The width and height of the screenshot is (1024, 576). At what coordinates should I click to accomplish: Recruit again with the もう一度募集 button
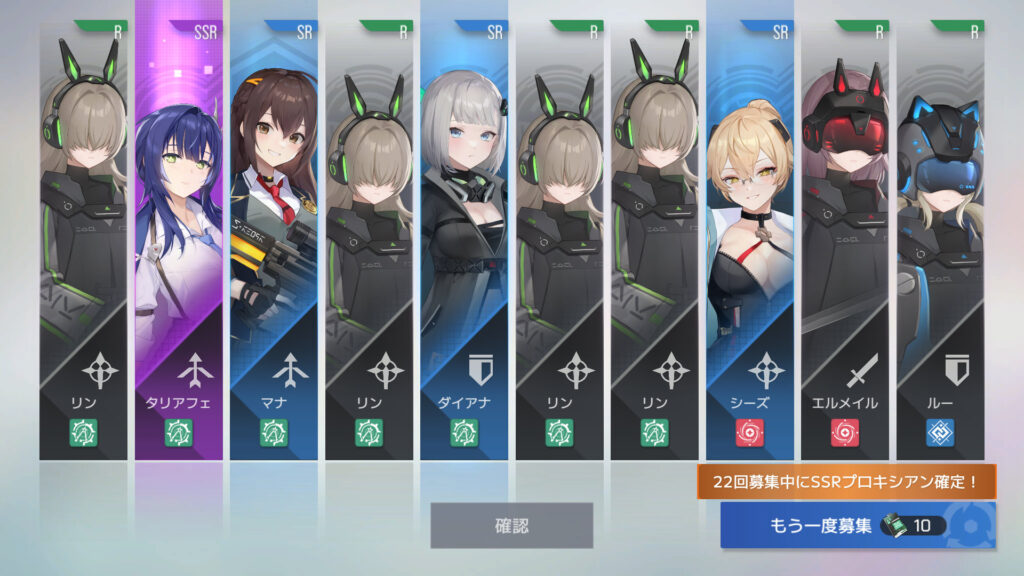[x=857, y=525]
